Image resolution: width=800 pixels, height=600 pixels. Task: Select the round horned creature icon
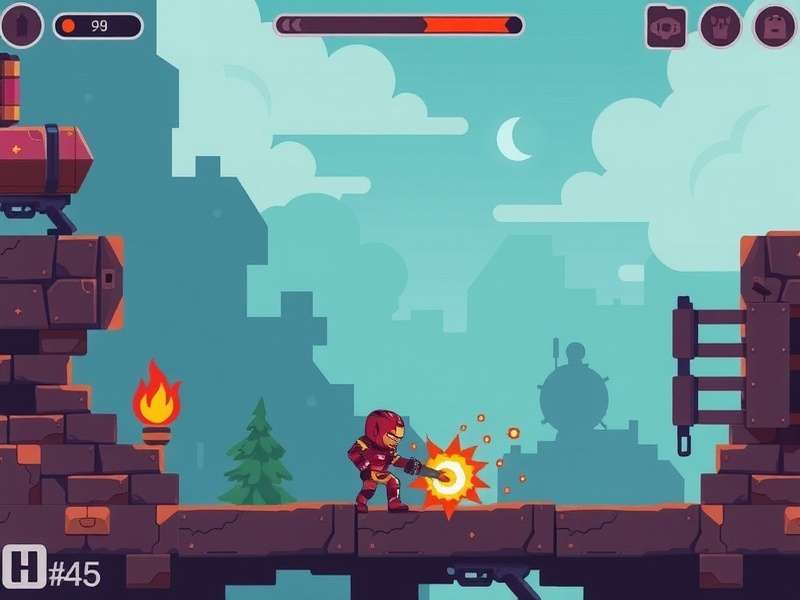(x=720, y=26)
